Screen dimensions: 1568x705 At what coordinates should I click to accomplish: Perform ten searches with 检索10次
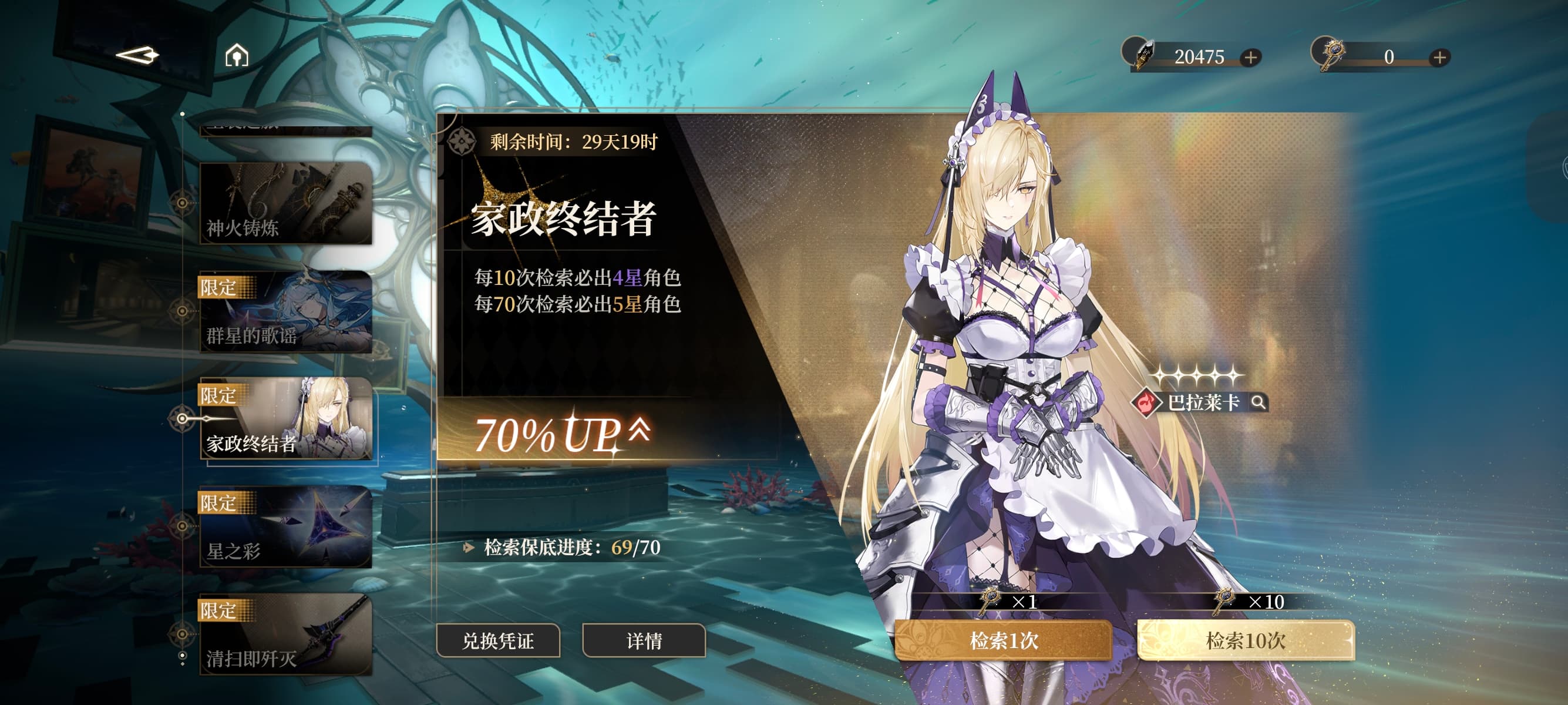1246,640
